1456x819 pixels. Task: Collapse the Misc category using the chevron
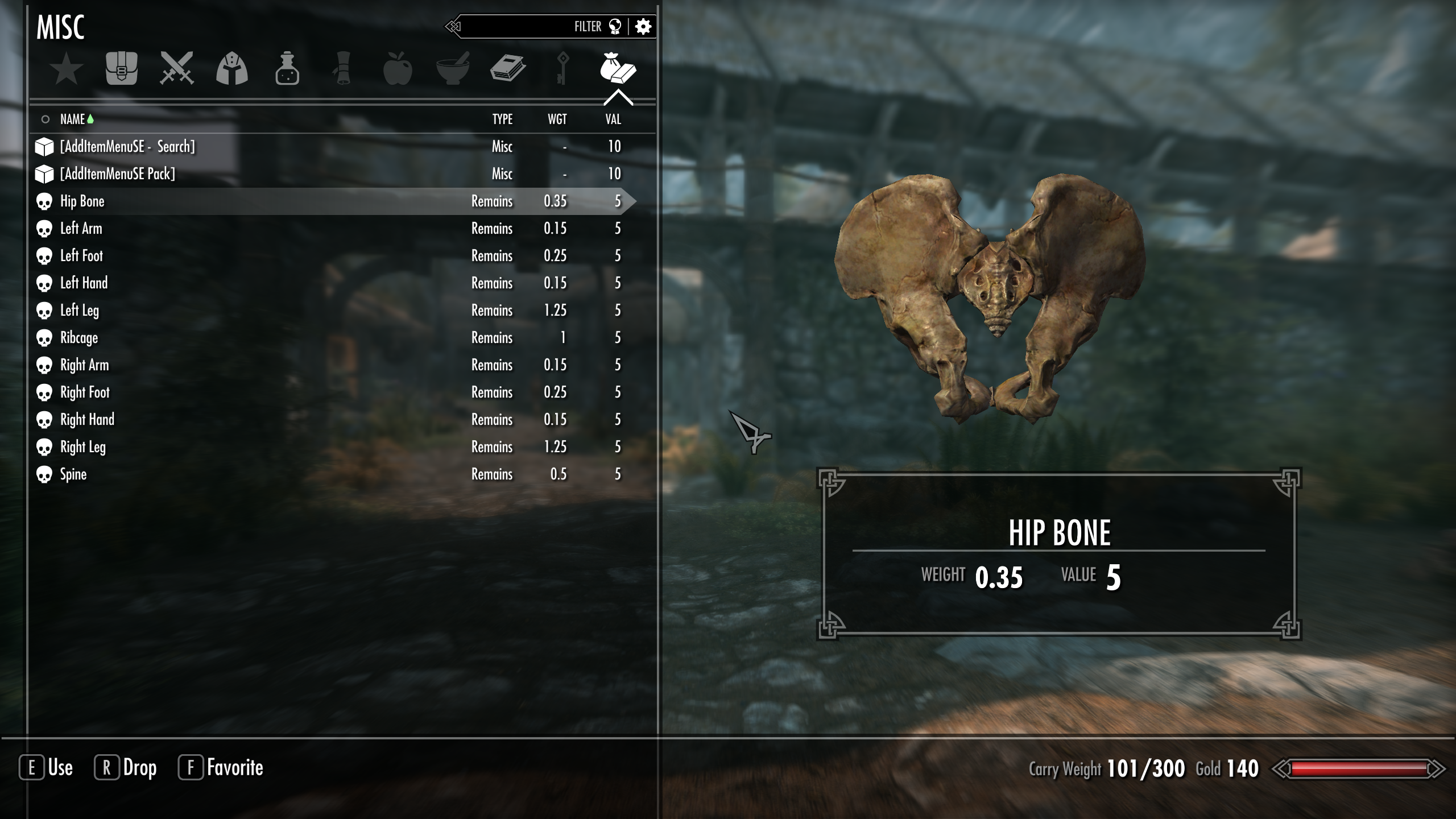pyautogui.click(x=618, y=98)
